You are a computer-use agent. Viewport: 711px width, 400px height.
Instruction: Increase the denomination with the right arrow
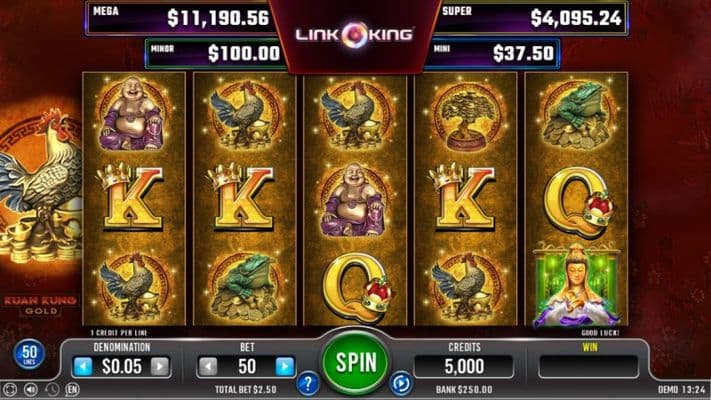159,366
